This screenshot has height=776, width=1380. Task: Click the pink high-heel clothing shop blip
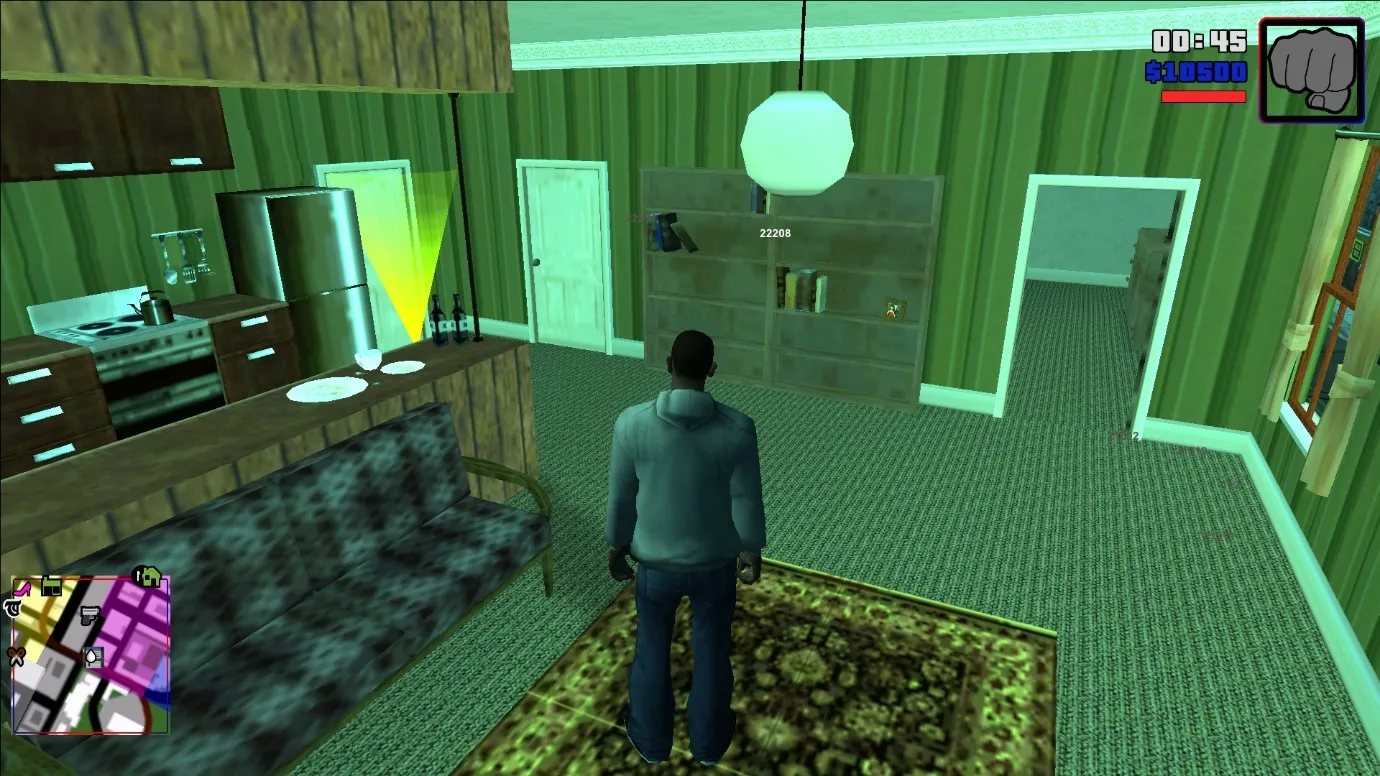point(22,589)
